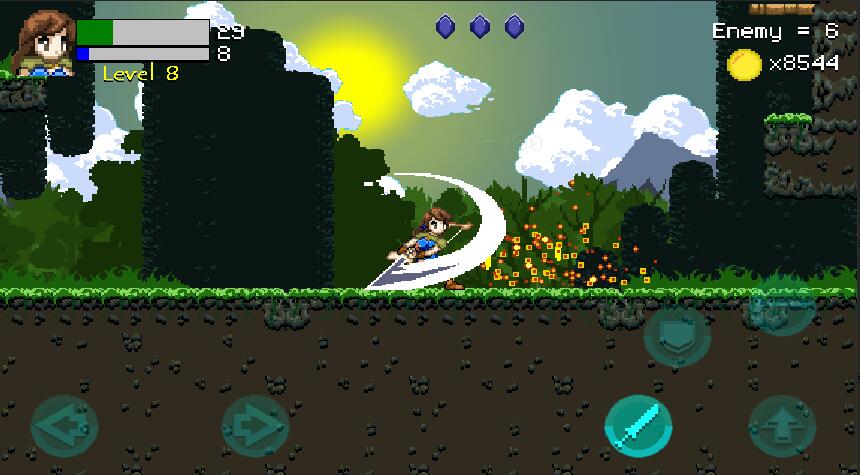Jump using the up arrow button

pos(783,428)
